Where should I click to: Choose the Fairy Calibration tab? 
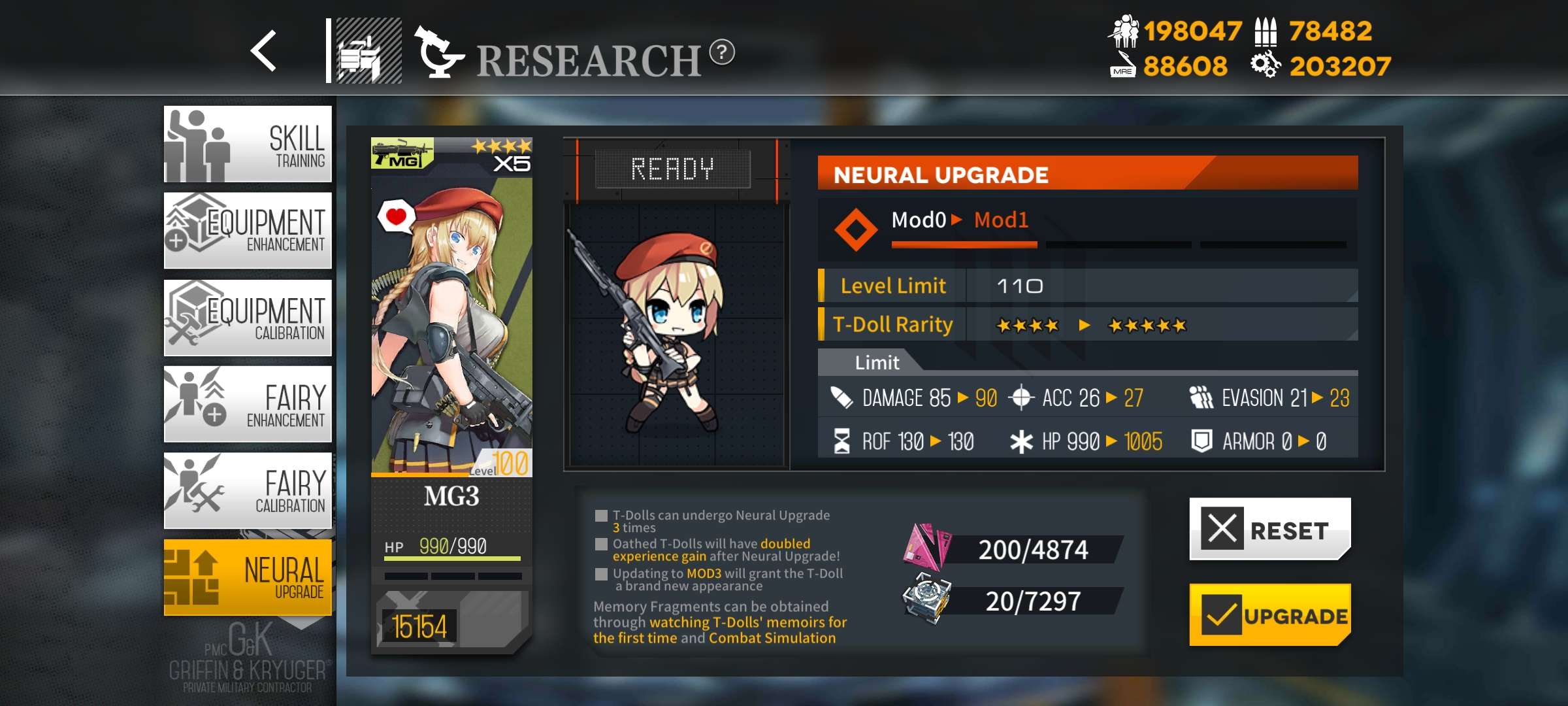coord(248,490)
